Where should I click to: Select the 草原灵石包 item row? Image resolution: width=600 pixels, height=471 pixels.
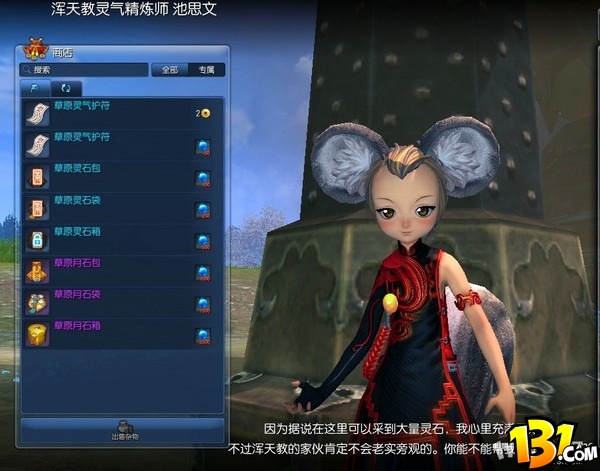[120, 178]
